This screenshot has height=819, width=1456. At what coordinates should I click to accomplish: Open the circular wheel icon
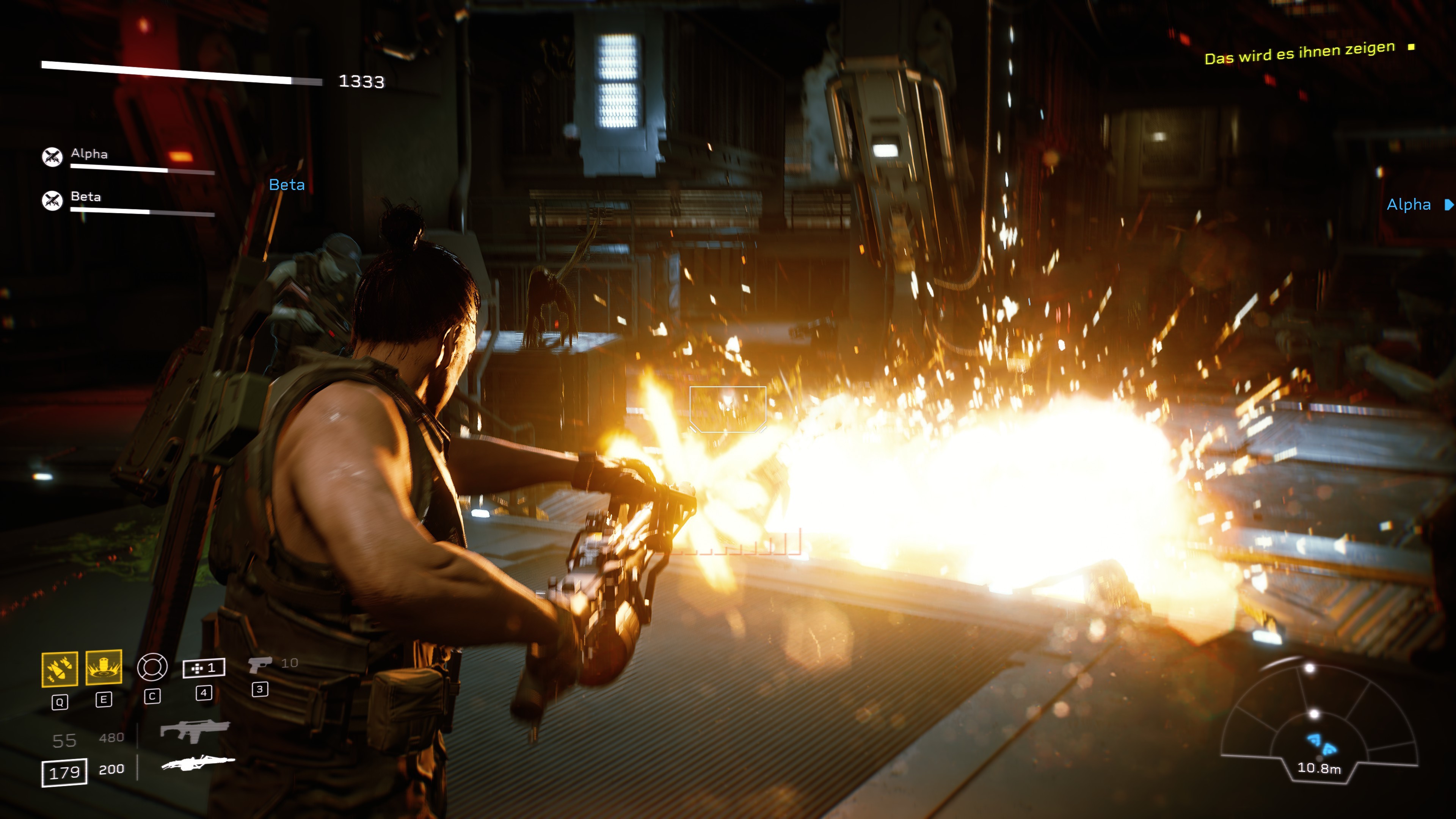[x=152, y=667]
